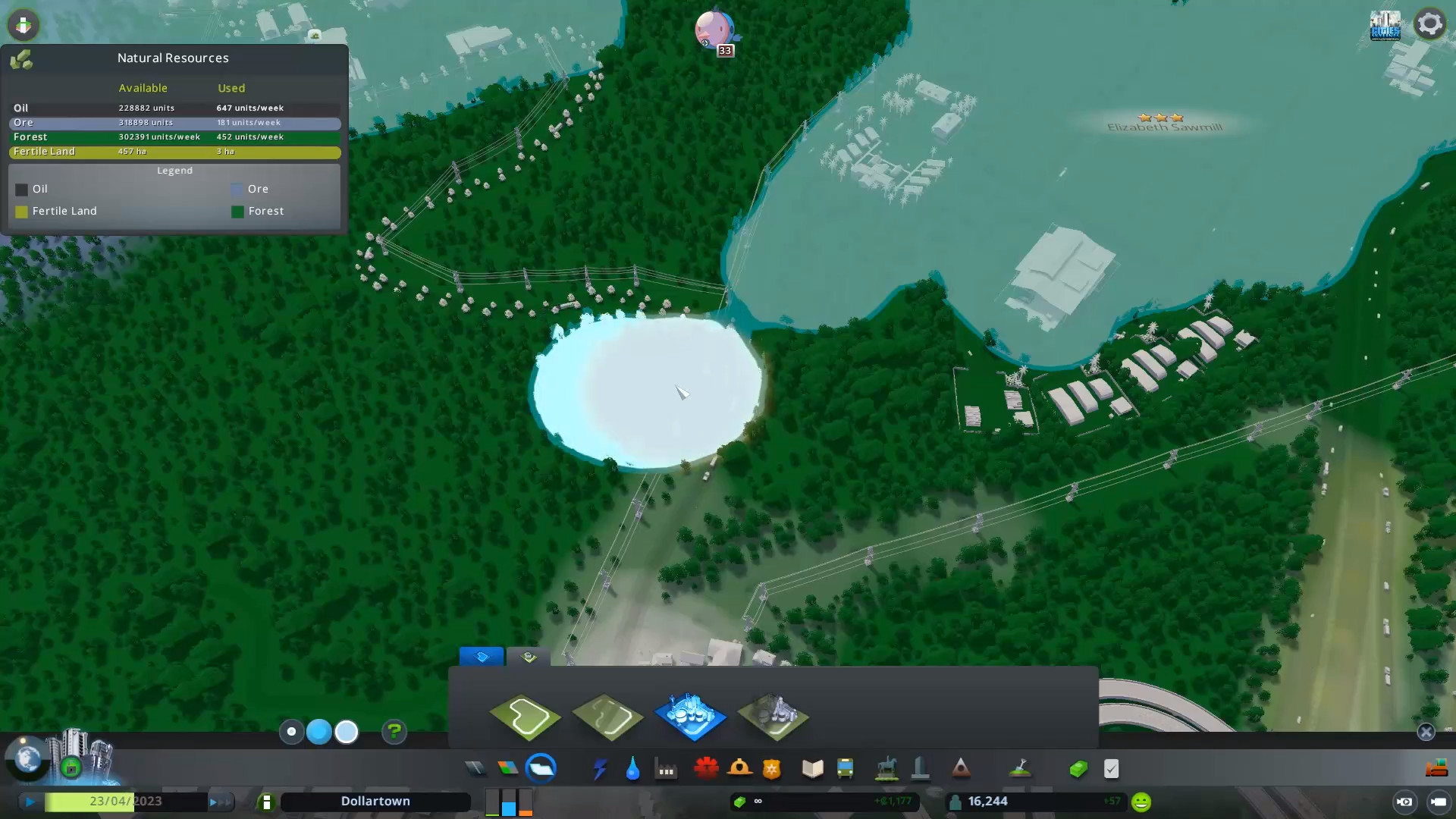Viewport: 1456px width, 819px height.
Task: Click the Forest legend color swatch
Action: tap(238, 212)
